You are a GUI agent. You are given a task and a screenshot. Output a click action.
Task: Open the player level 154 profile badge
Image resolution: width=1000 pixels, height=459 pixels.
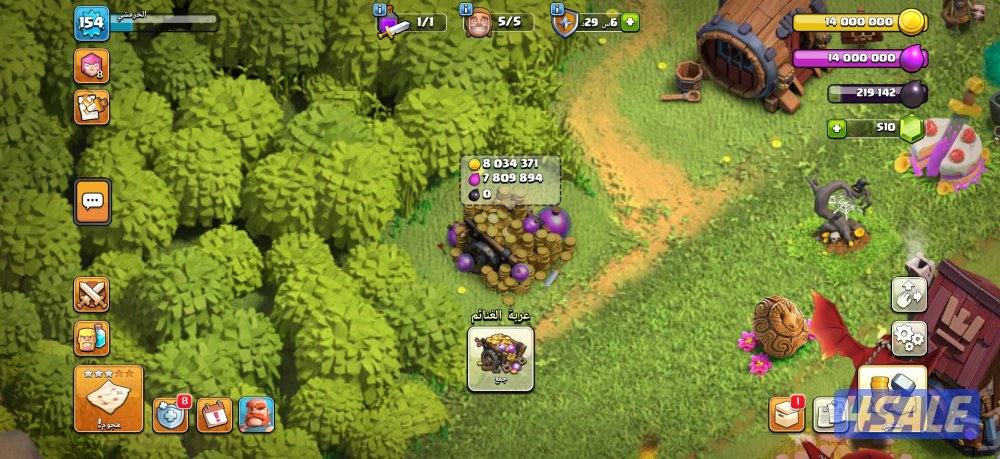(91, 23)
